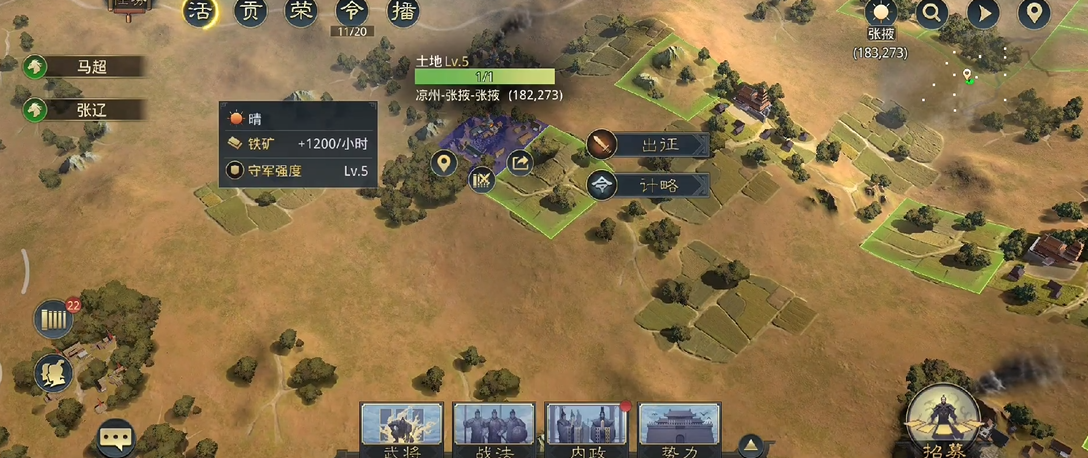Open the 势力 faction panel
Image resolution: width=1088 pixels, height=458 pixels.
click(x=679, y=428)
